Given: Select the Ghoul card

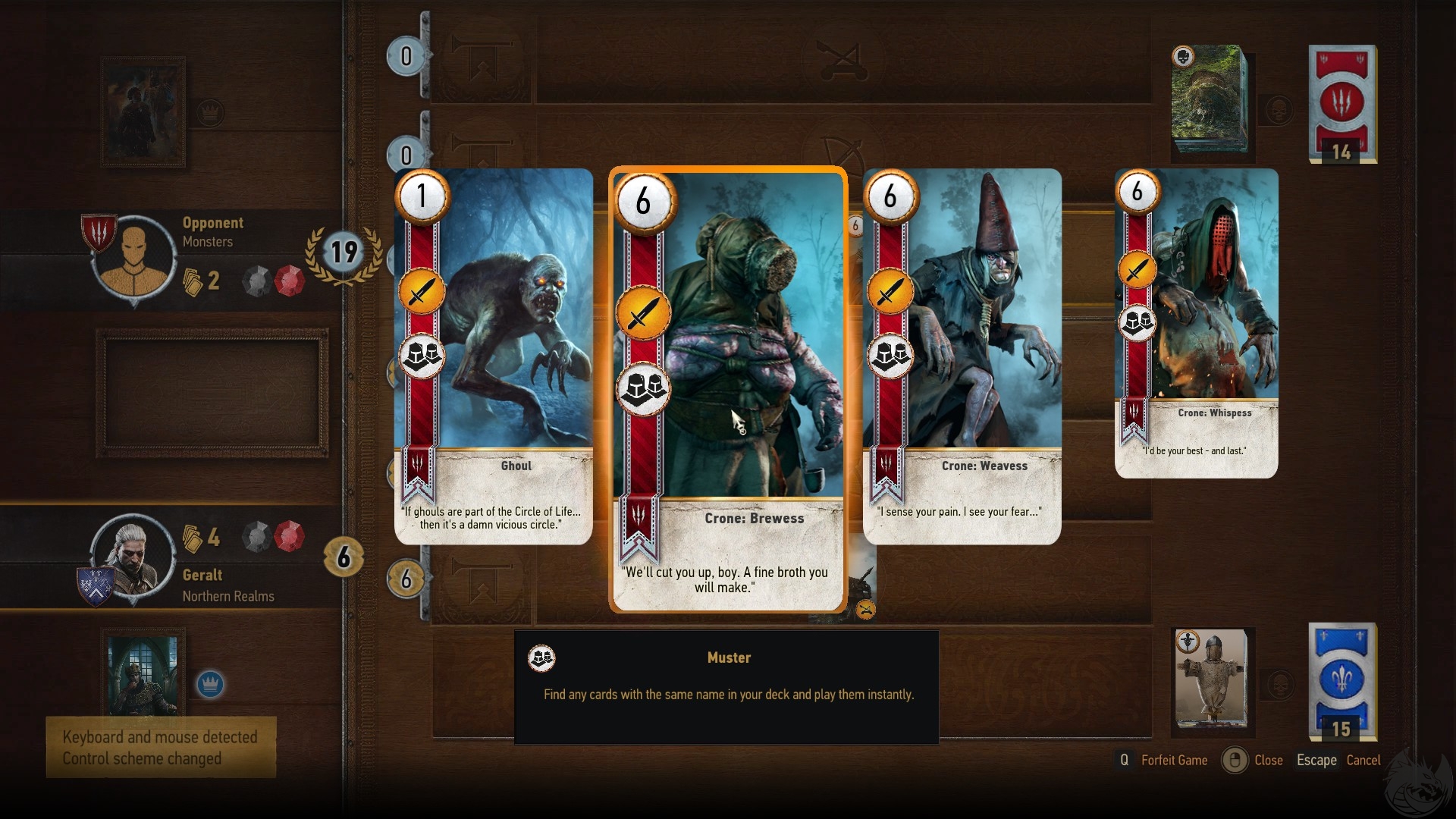Looking at the screenshot, I should tap(494, 356).
